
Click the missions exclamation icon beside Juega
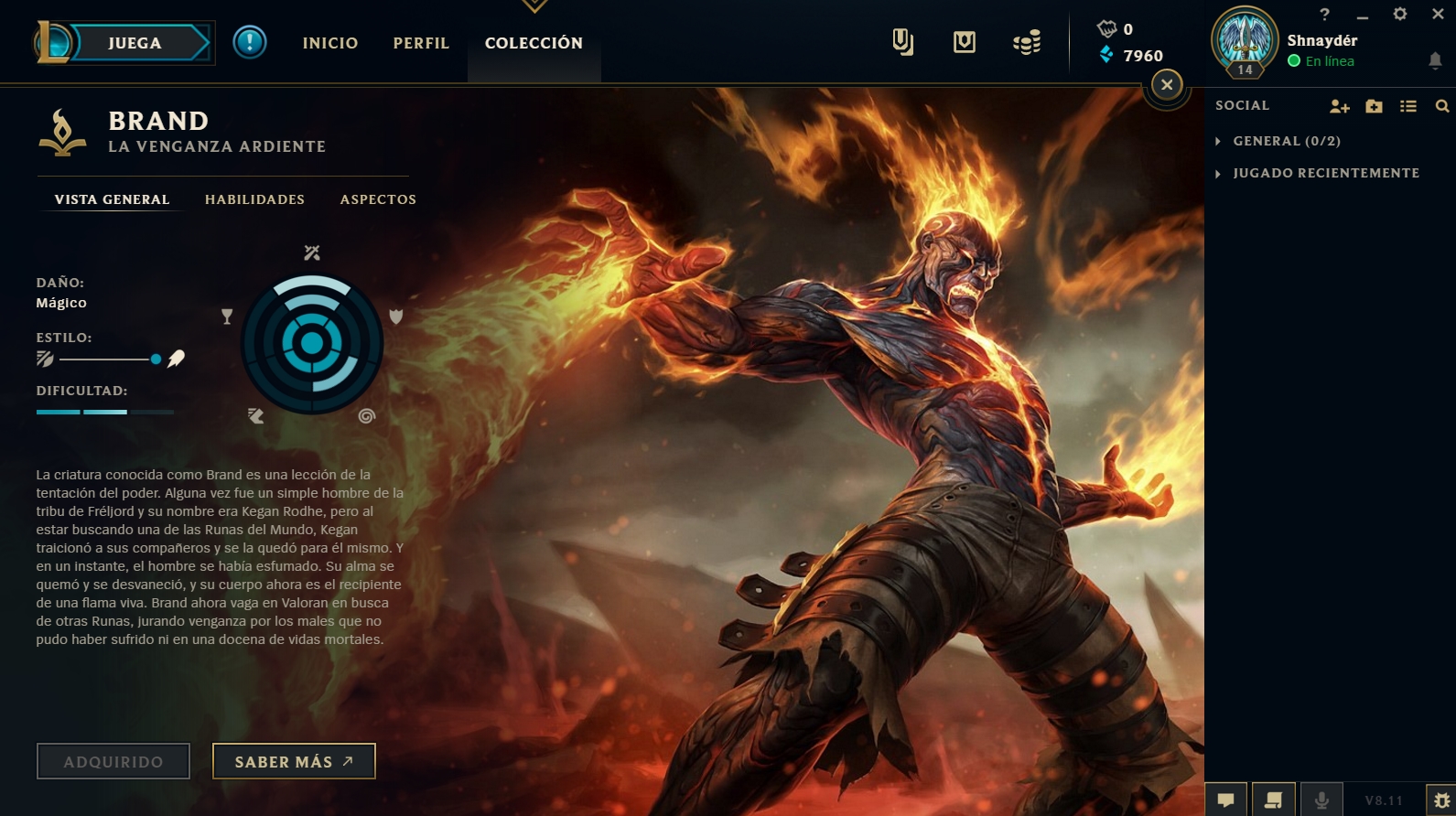[x=249, y=43]
